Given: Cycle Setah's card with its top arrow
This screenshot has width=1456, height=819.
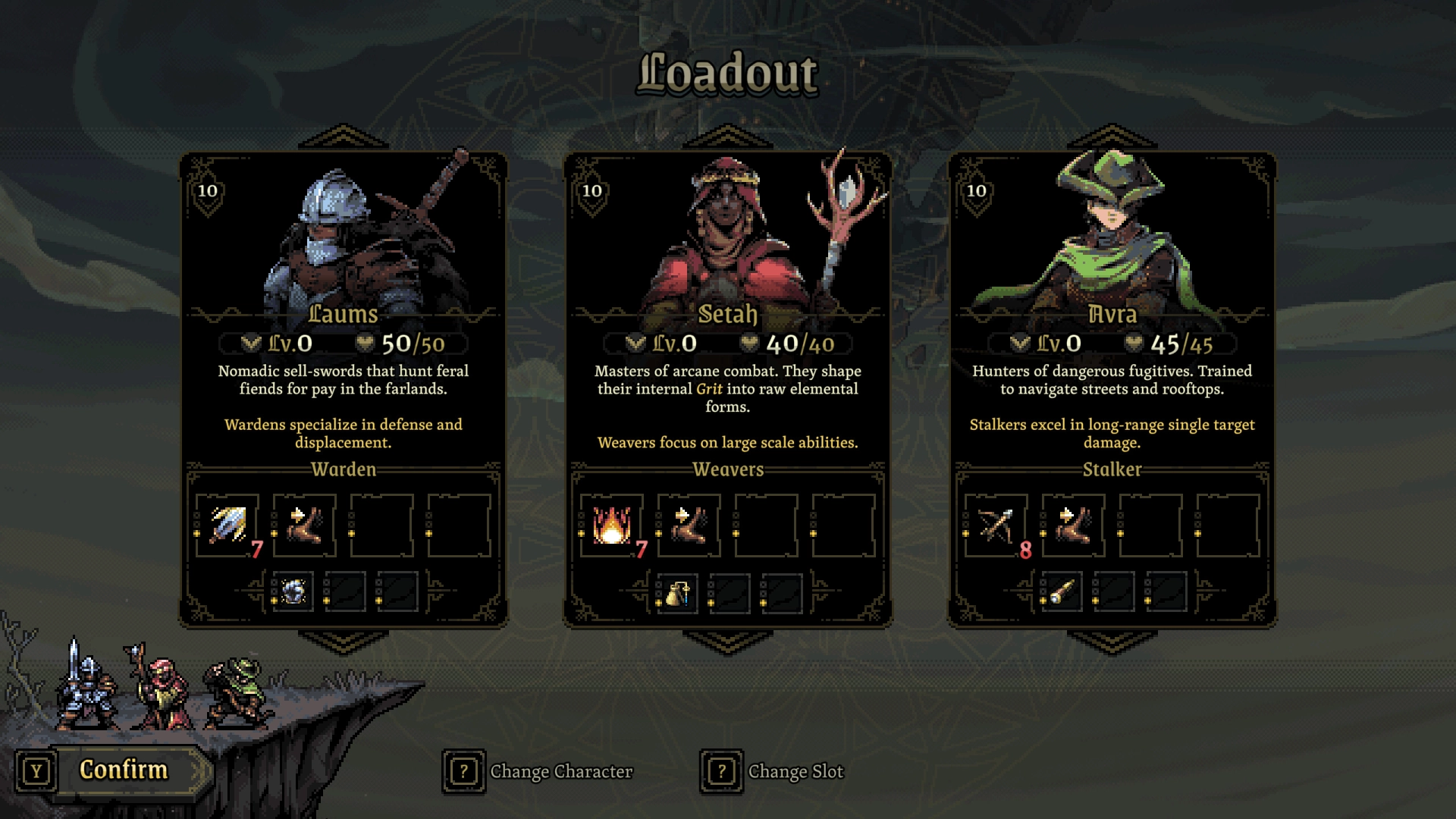Looking at the screenshot, I should (x=727, y=137).
